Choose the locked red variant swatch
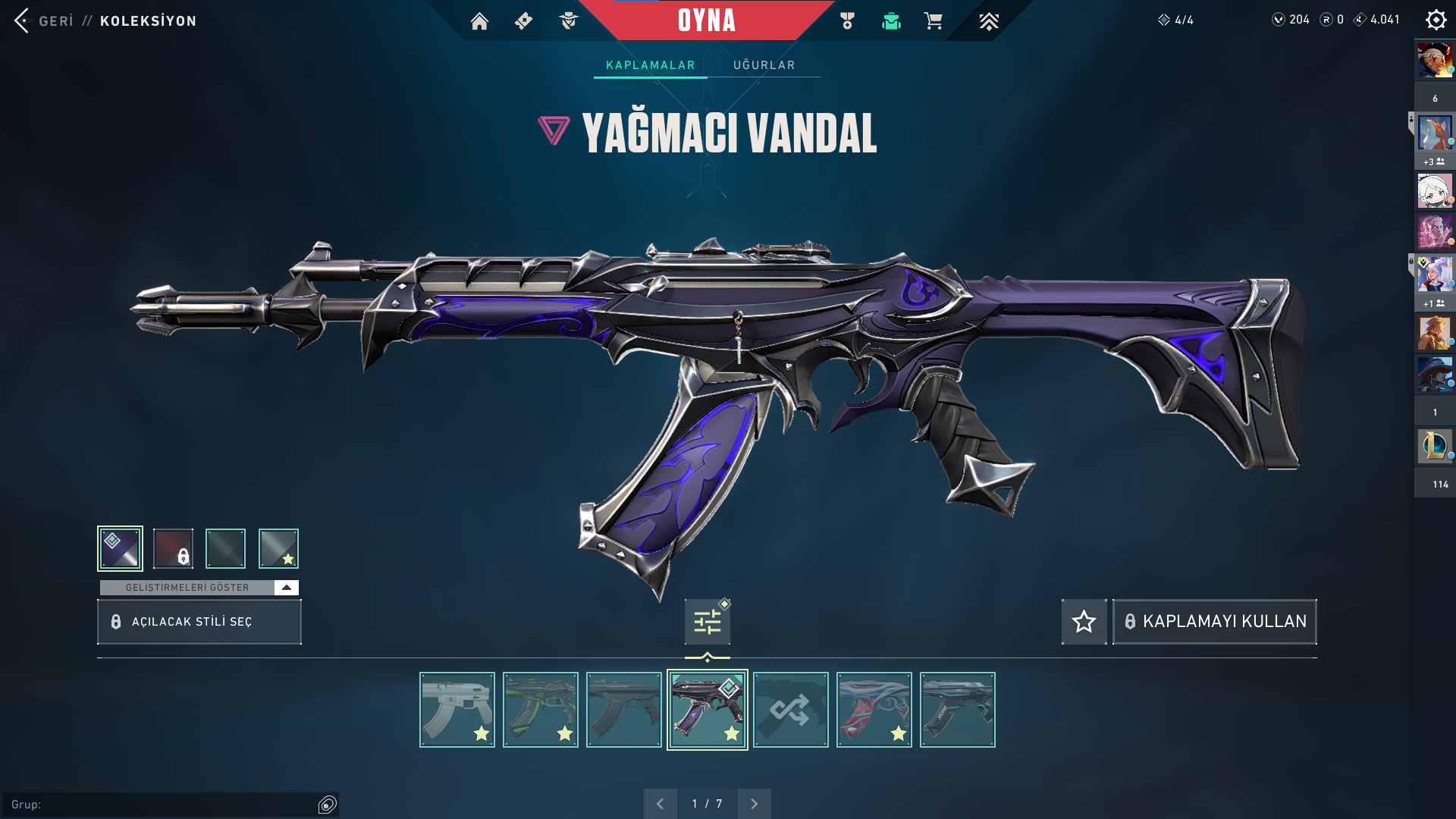 [173, 548]
